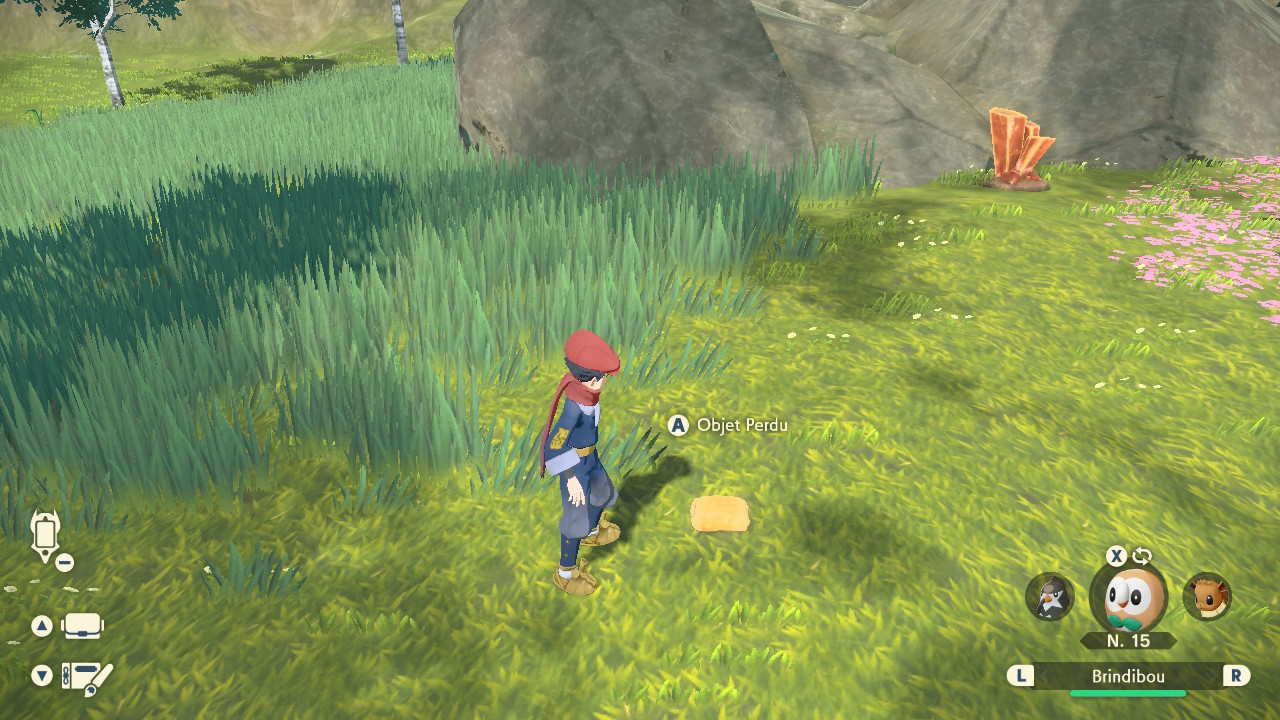Choose the Évoli (Eevee) party portrait
The image size is (1280, 720).
point(1207,597)
